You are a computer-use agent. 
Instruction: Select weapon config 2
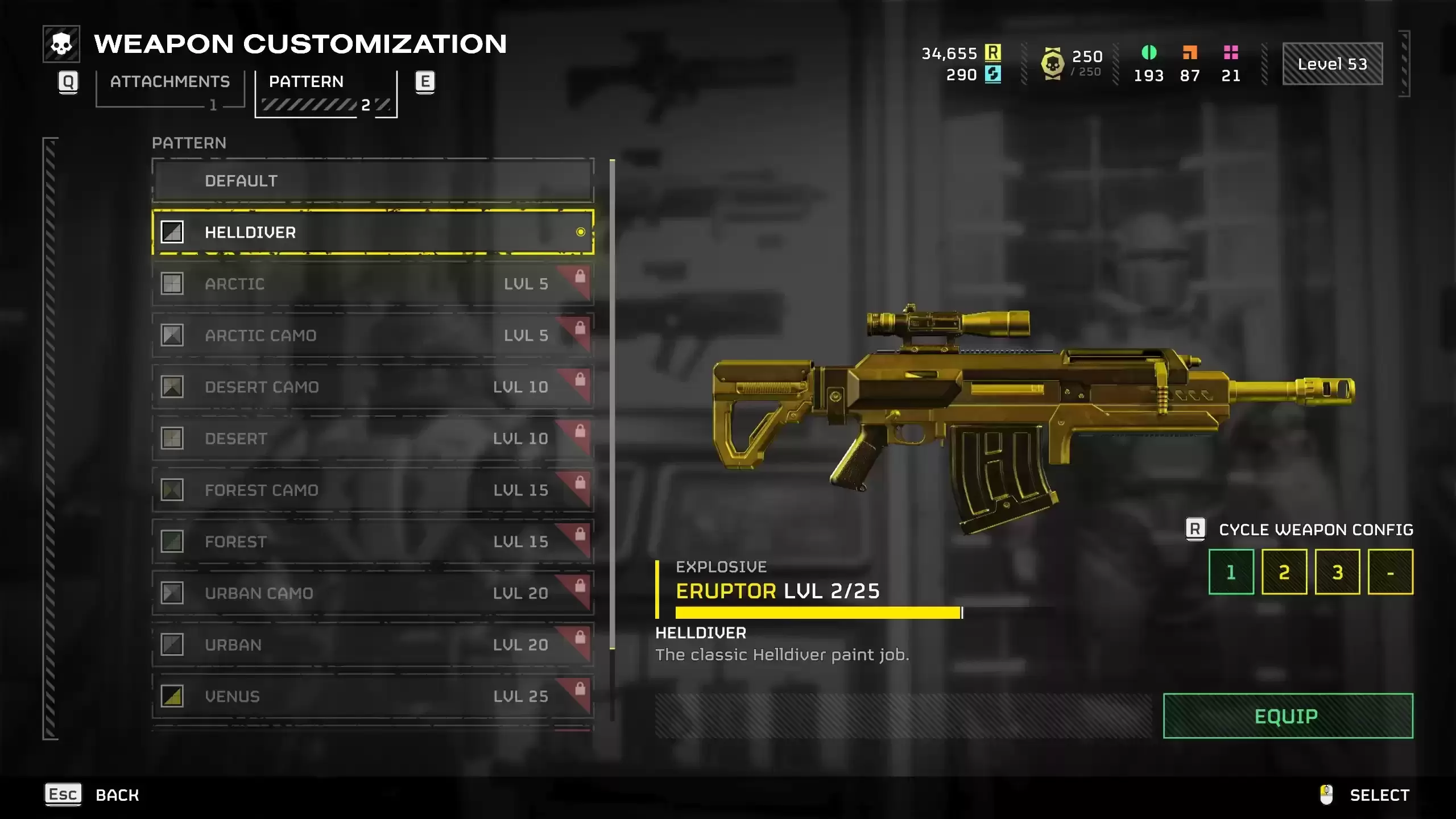point(1284,572)
